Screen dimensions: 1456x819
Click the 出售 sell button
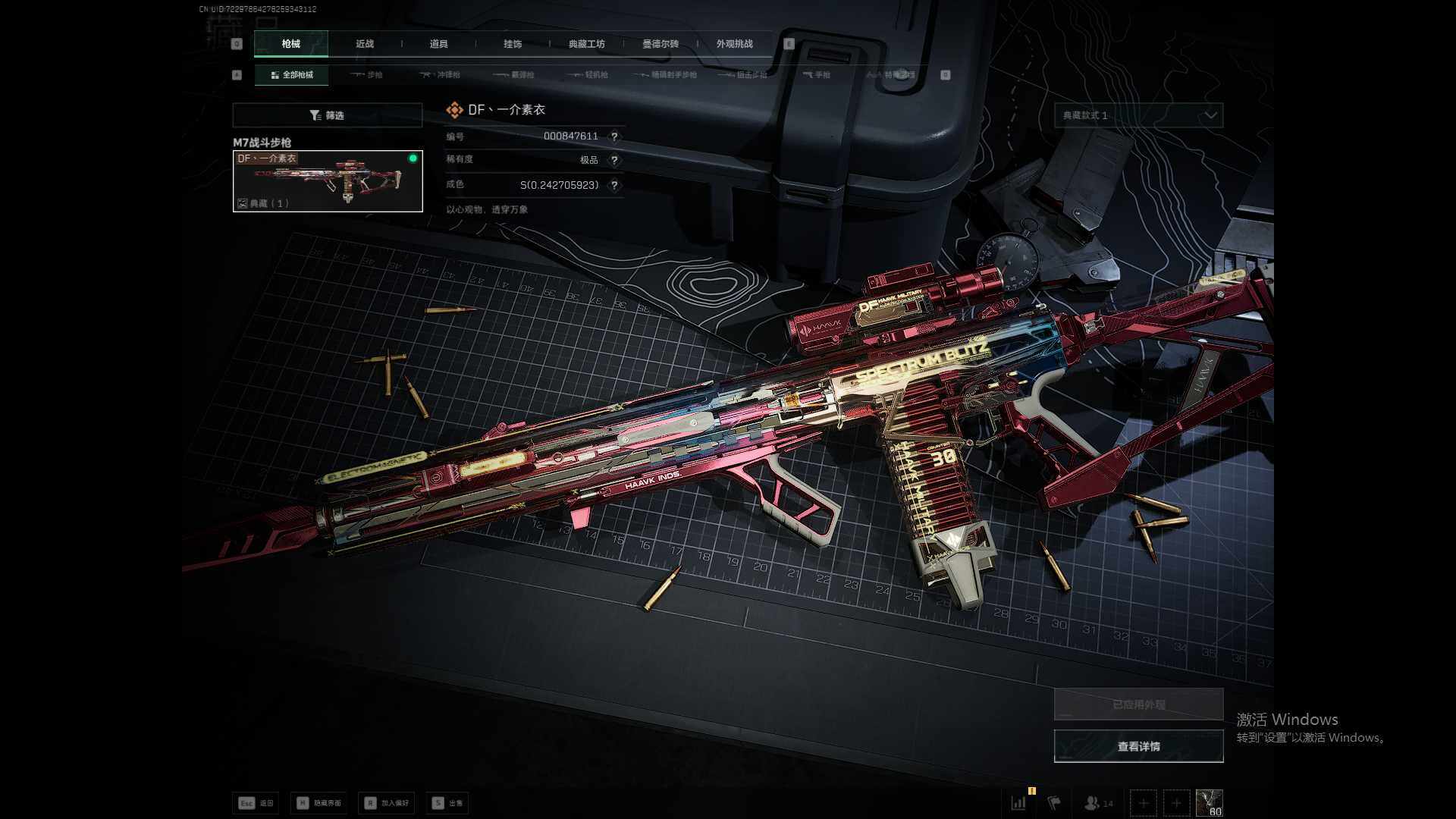[447, 803]
